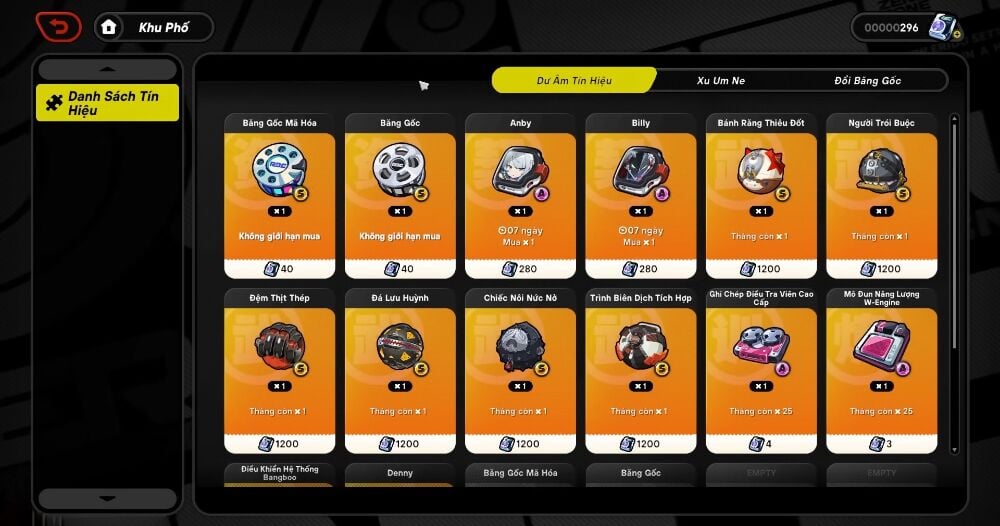Choose the Đá Lưu Huỳnh item
The width and height of the screenshot is (1000, 526).
pyautogui.click(x=400, y=372)
